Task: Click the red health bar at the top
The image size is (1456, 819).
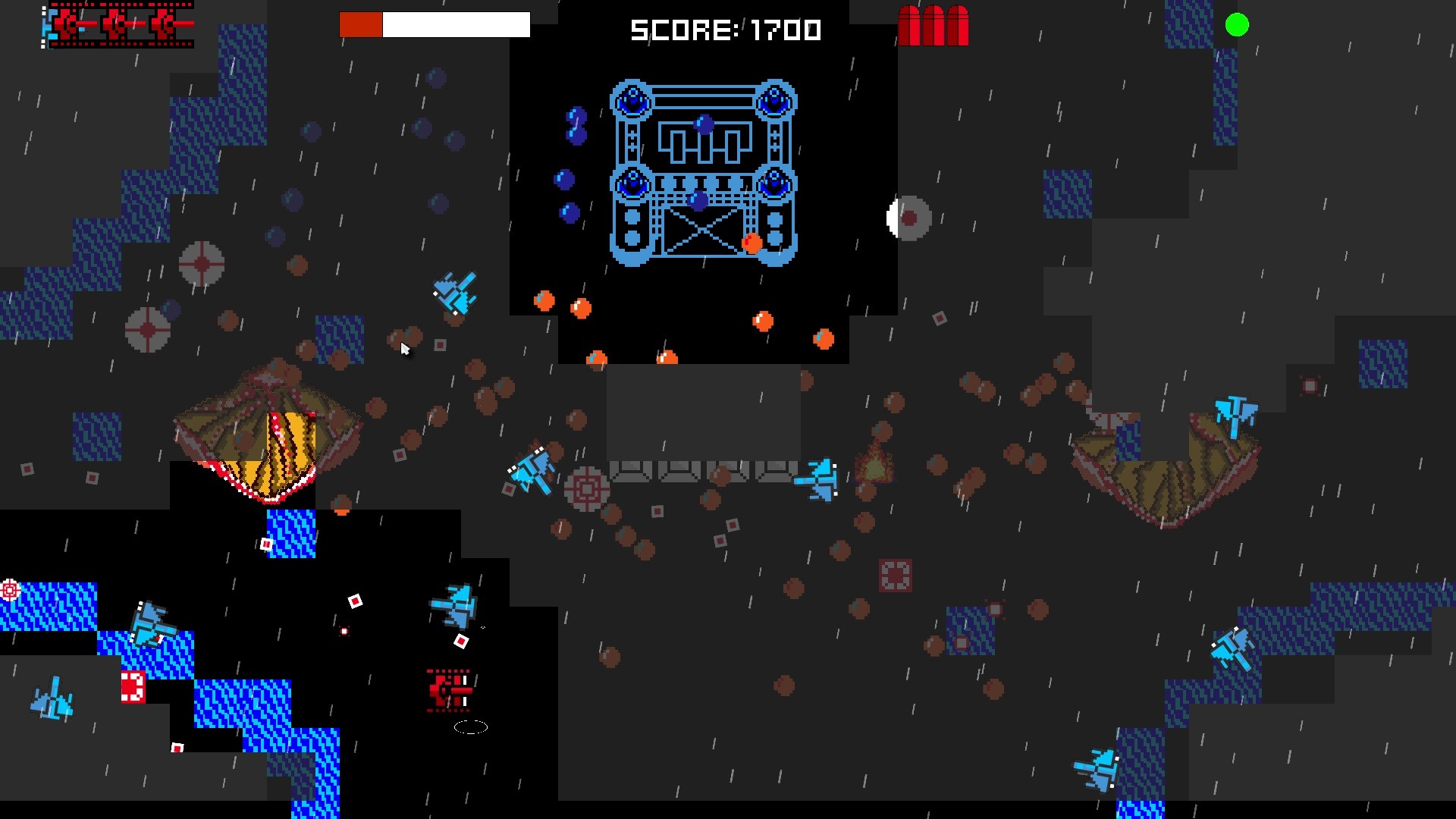Action: click(362, 24)
